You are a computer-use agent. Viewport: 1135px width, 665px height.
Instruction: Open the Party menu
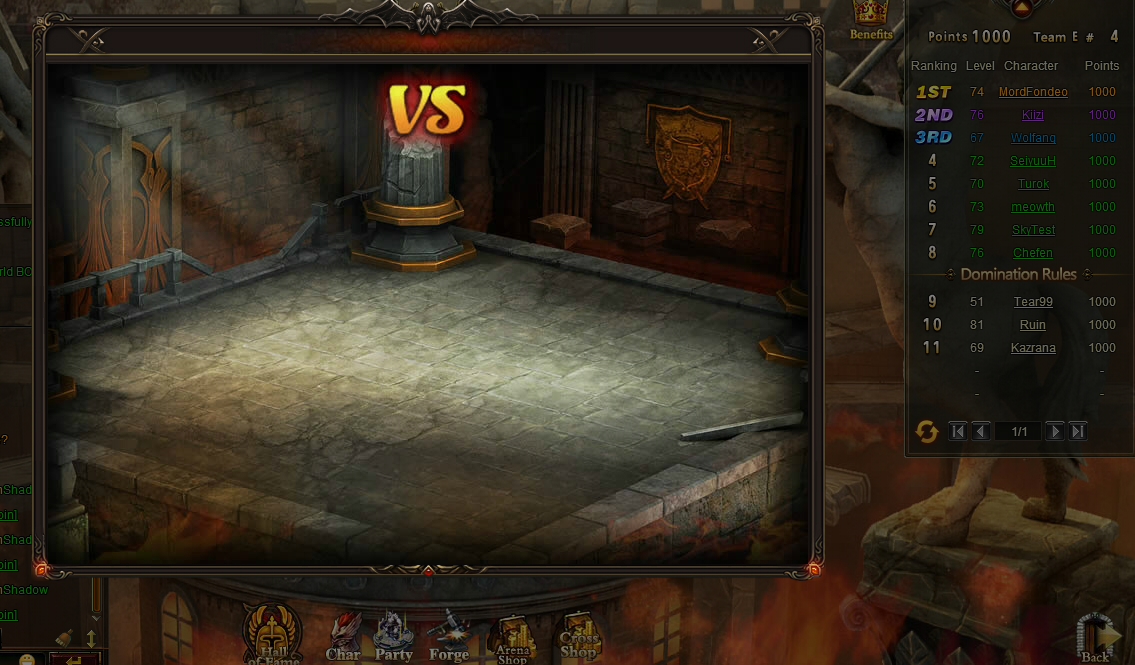(393, 638)
